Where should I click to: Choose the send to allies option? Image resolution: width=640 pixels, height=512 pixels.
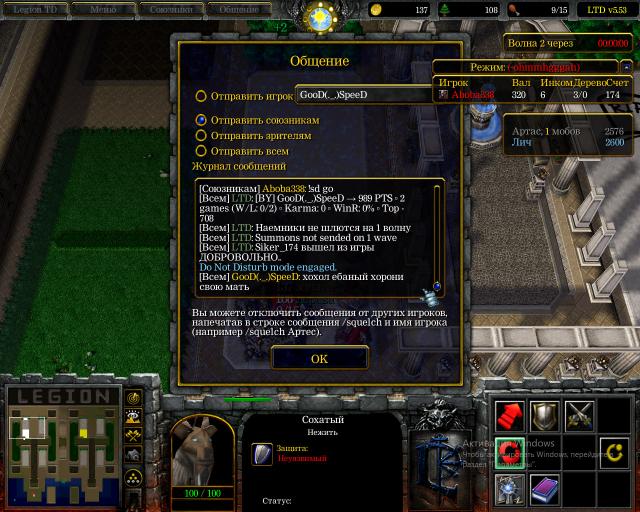click(x=202, y=120)
